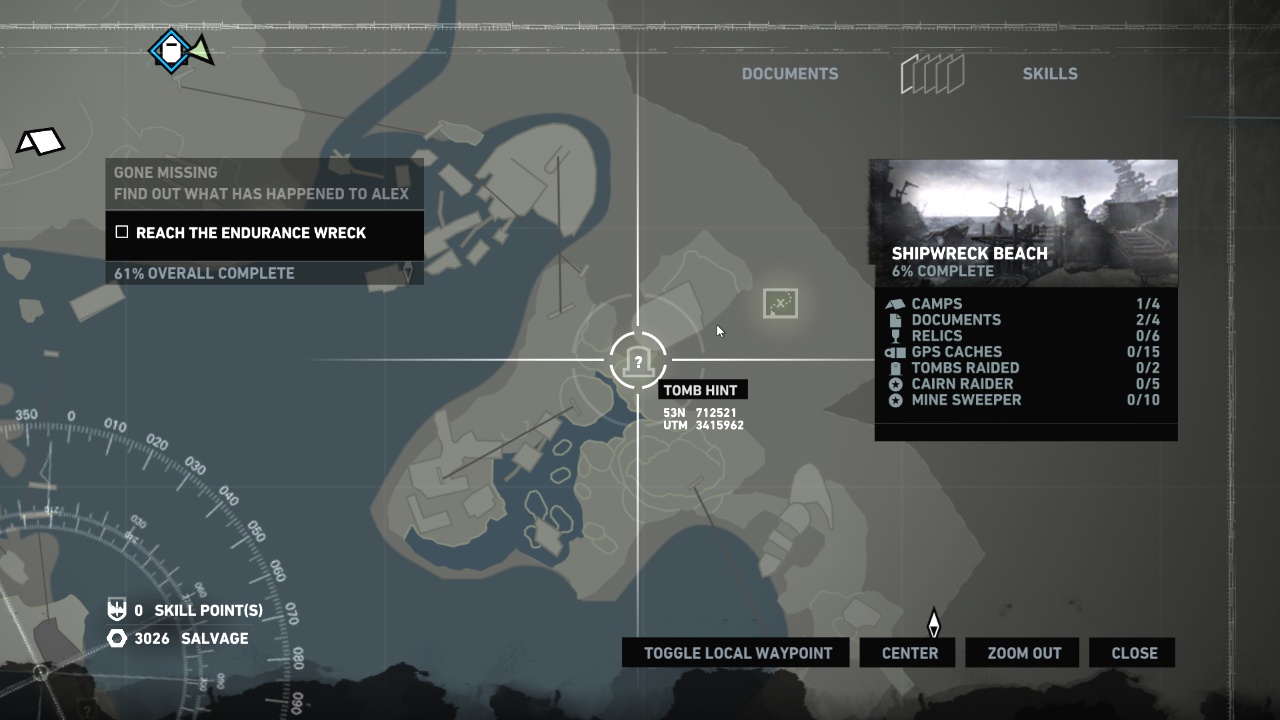Select the white camp tent marker

(x=40, y=142)
